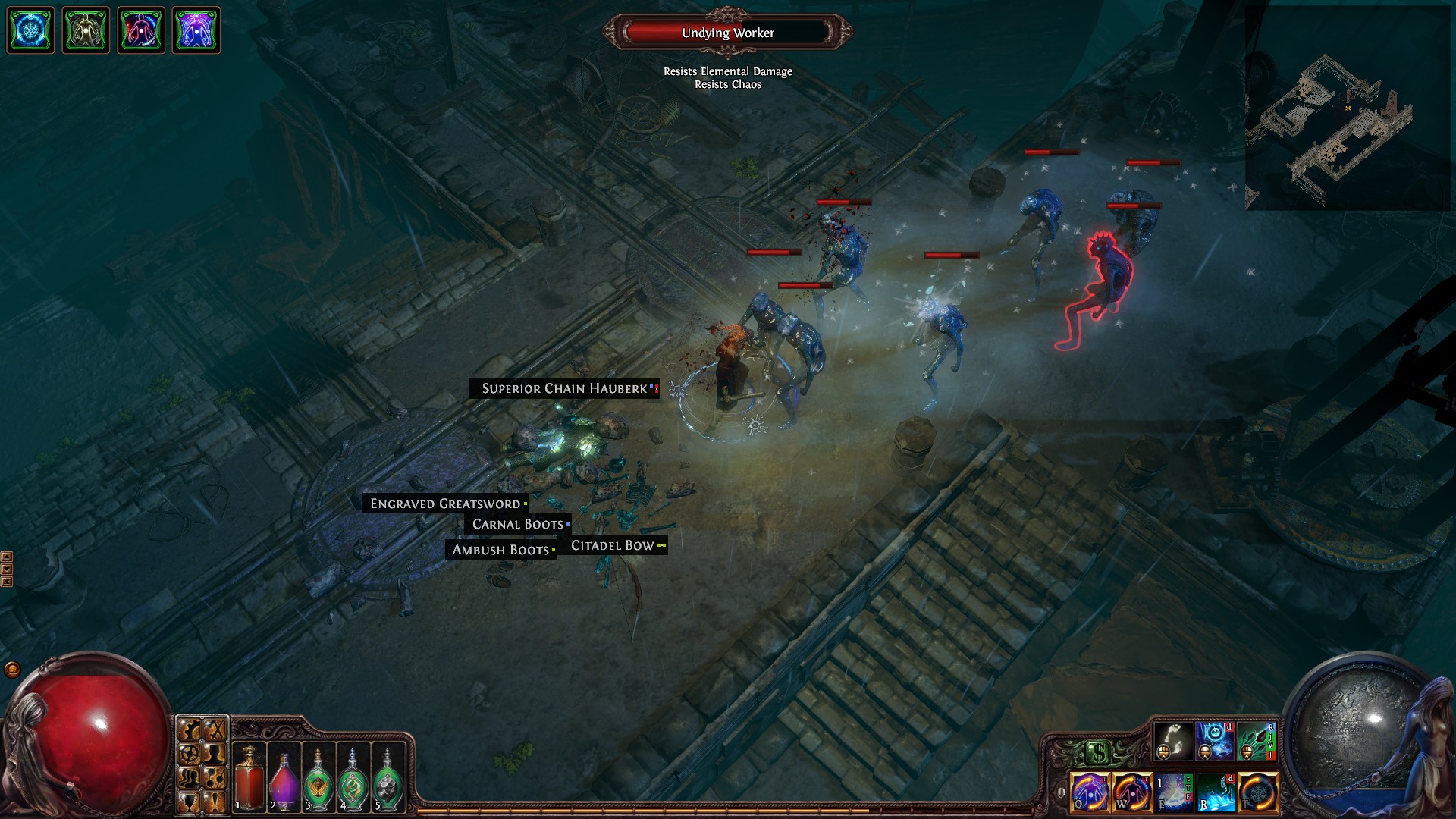Pick up the Superior Chain Hauberk label
The height and width of the screenshot is (819, 1456).
[x=564, y=388]
